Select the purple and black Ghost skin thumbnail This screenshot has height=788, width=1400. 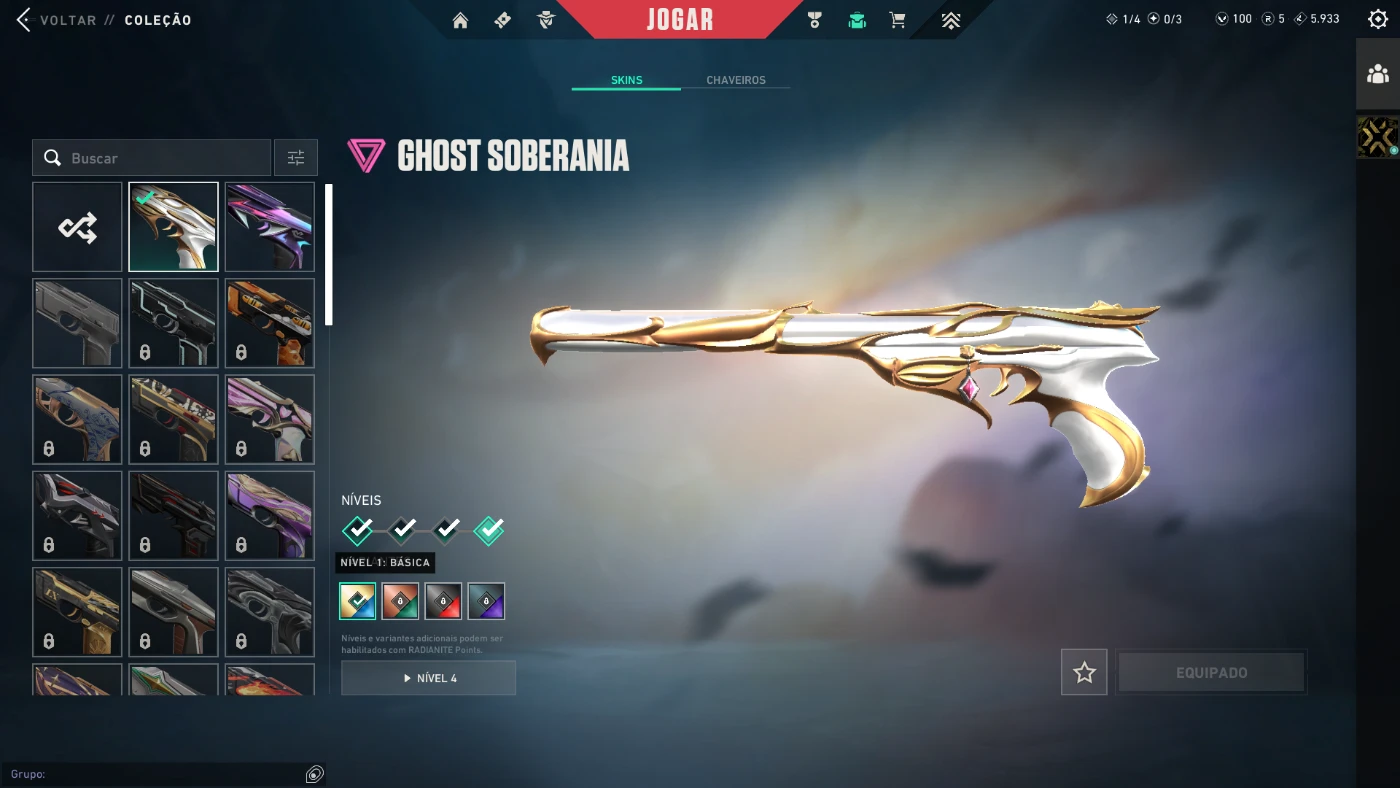pos(270,227)
